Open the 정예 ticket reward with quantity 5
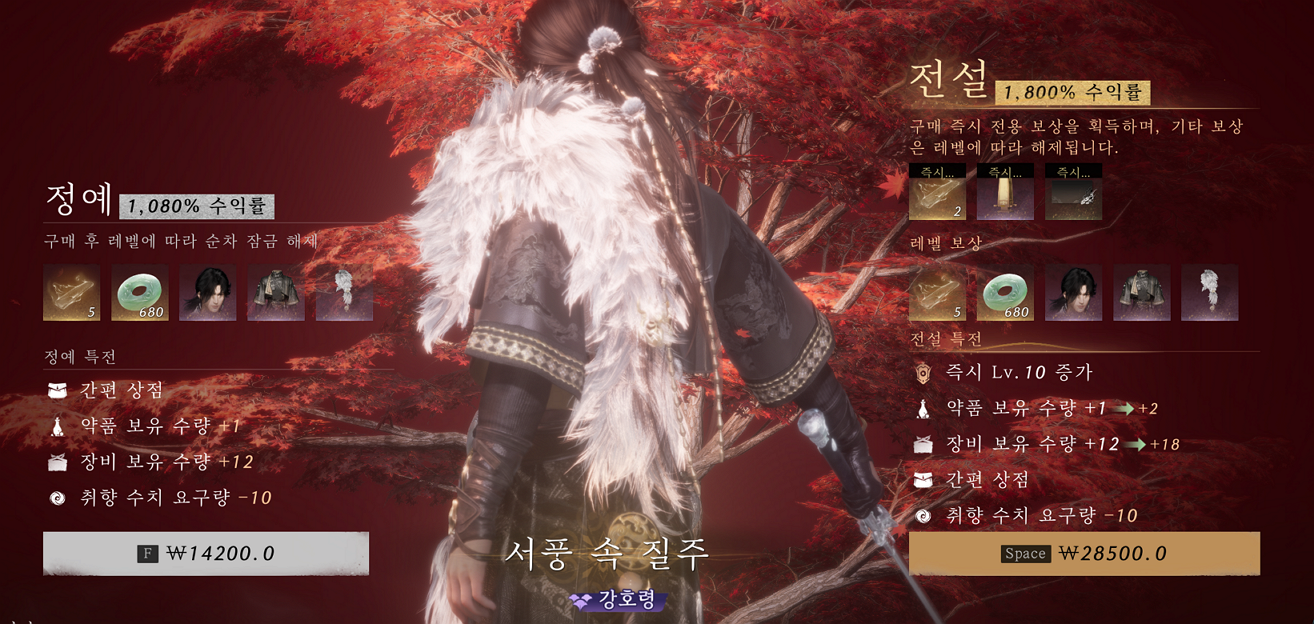This screenshot has width=1314, height=624. [x=72, y=293]
